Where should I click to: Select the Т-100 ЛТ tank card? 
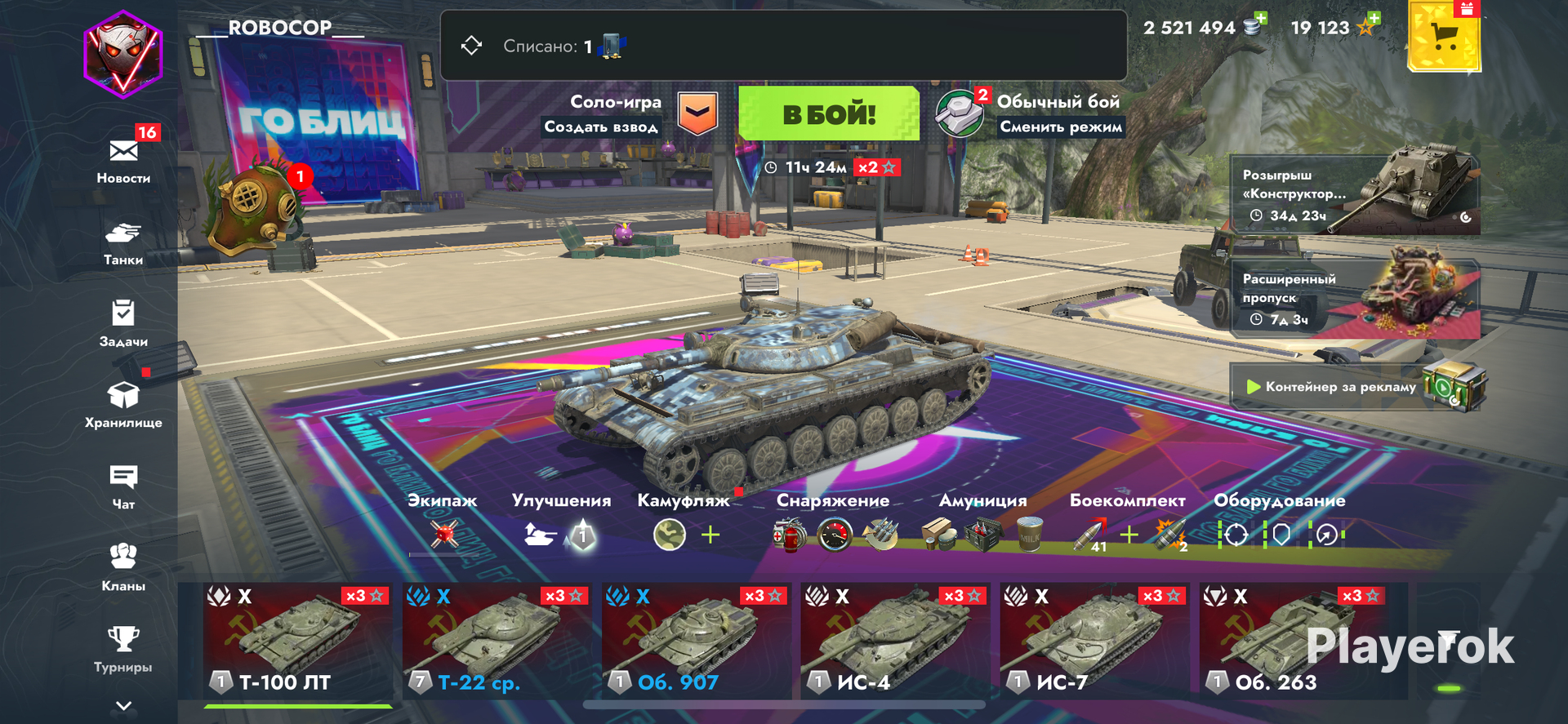pos(297,641)
